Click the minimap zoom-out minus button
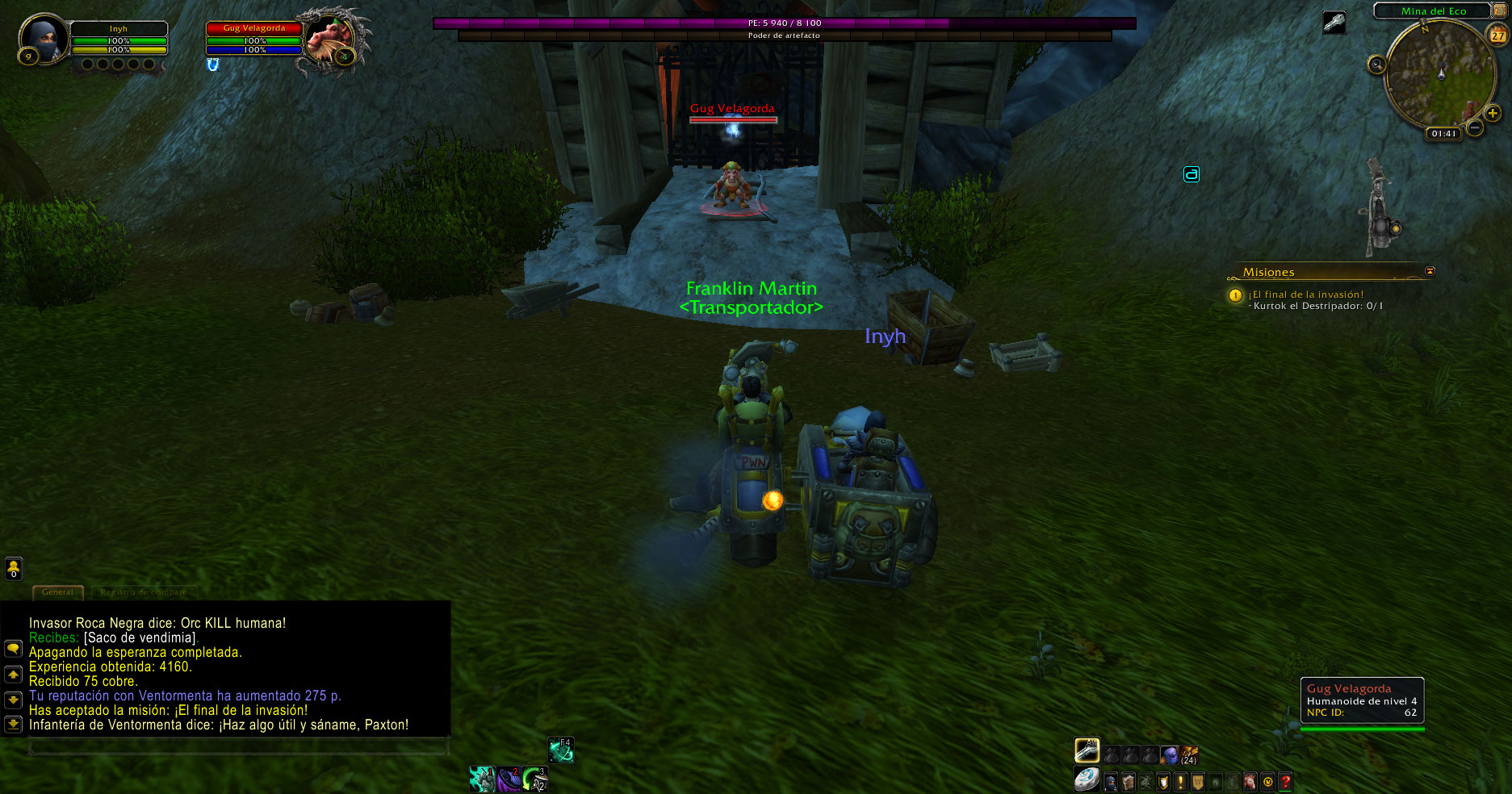 click(1475, 127)
